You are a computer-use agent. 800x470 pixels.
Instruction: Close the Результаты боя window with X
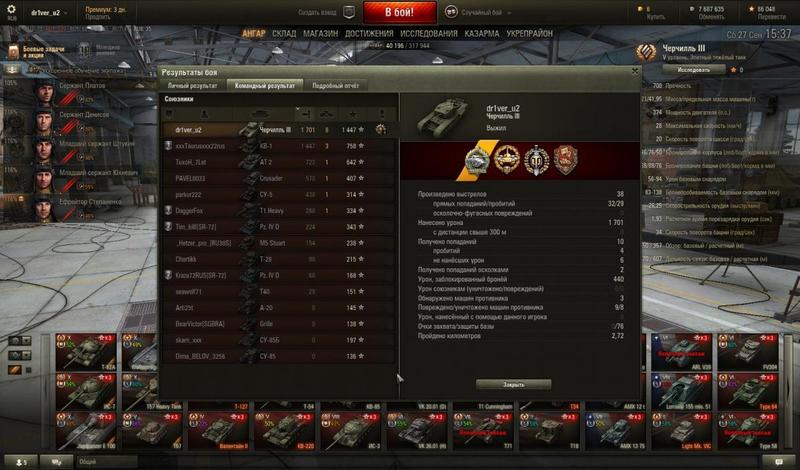coord(634,71)
